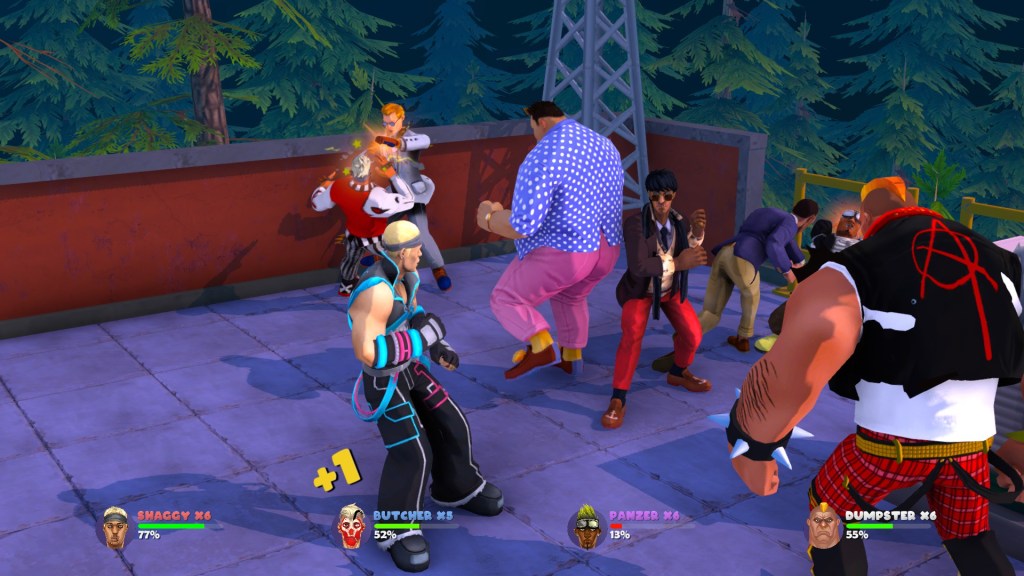1024x576 pixels.
Task: Click Dumpster's bald head portrait
Action: pyautogui.click(x=823, y=526)
